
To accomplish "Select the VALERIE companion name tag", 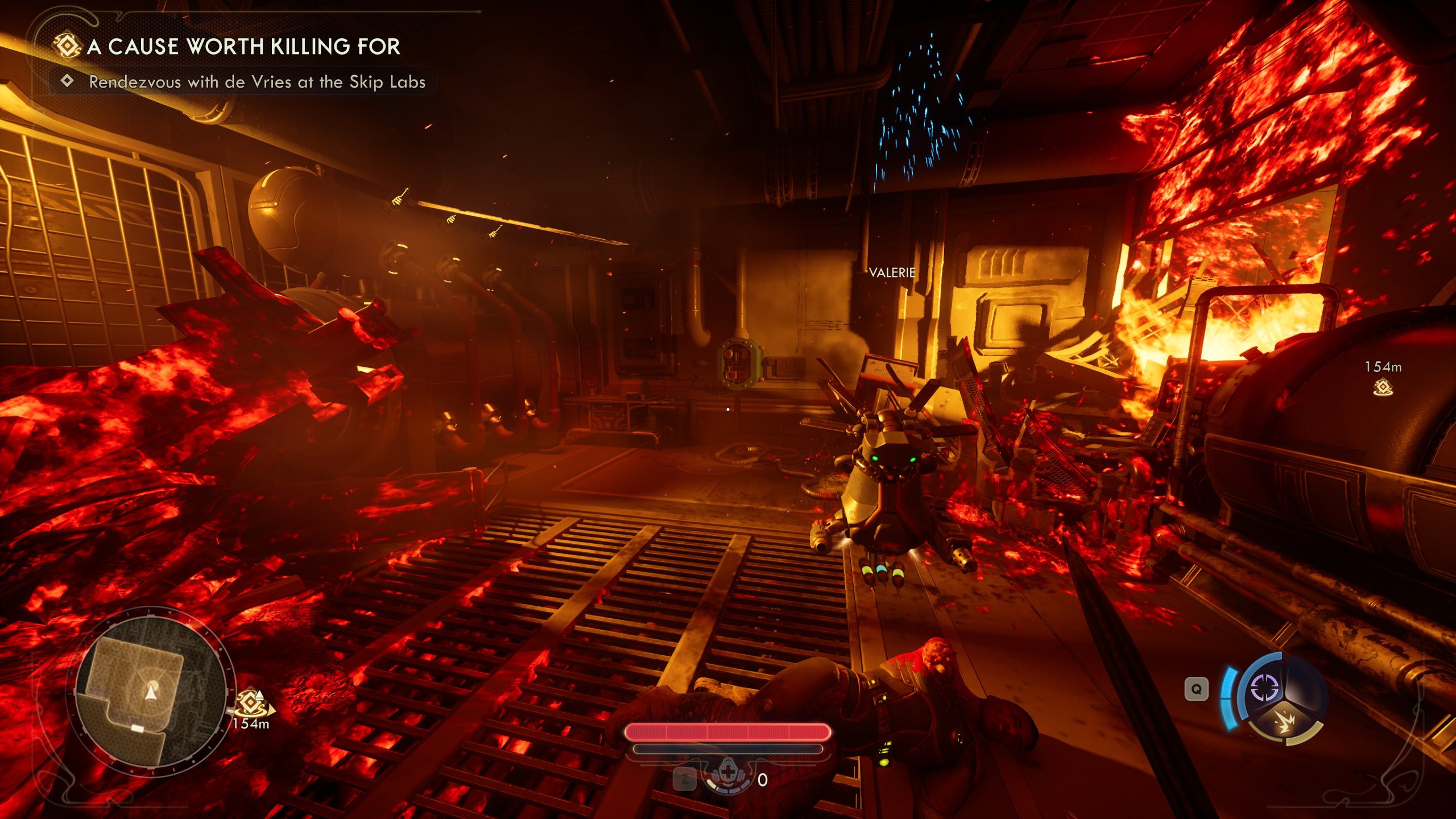I will tap(892, 273).
